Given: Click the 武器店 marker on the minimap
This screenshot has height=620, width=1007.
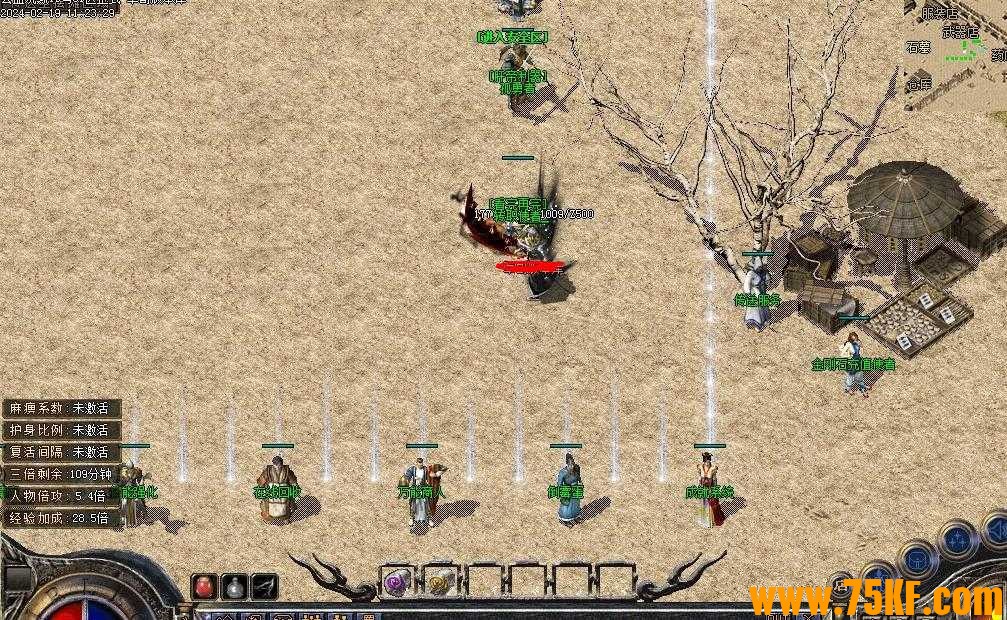Looking at the screenshot, I should pos(962,32).
